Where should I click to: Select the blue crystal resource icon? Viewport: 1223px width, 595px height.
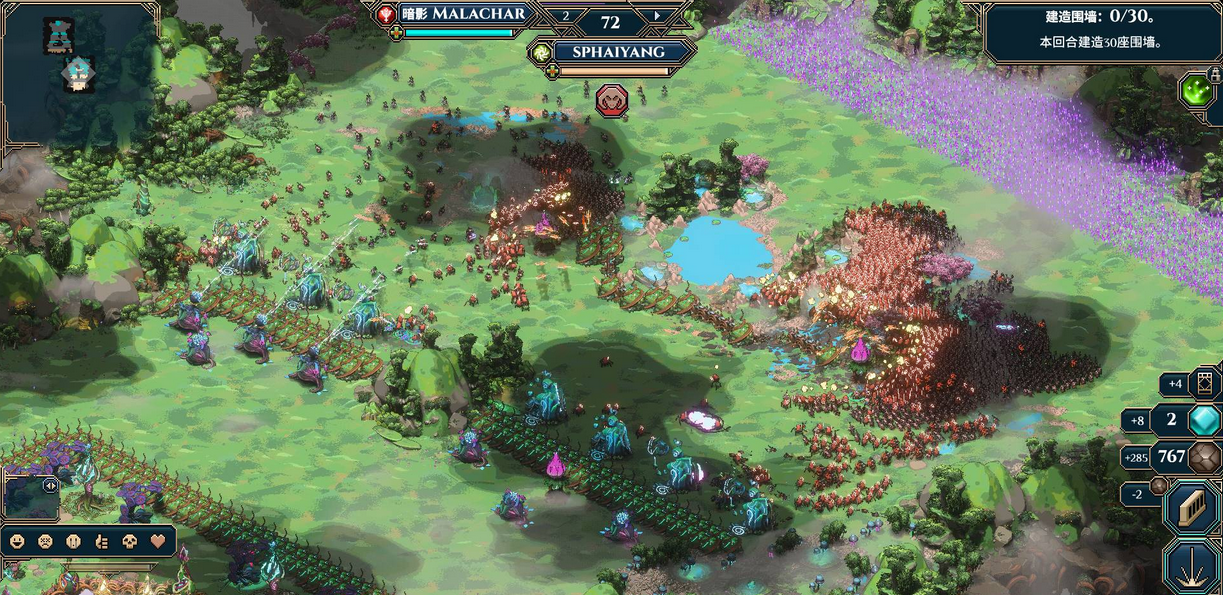click(1204, 420)
